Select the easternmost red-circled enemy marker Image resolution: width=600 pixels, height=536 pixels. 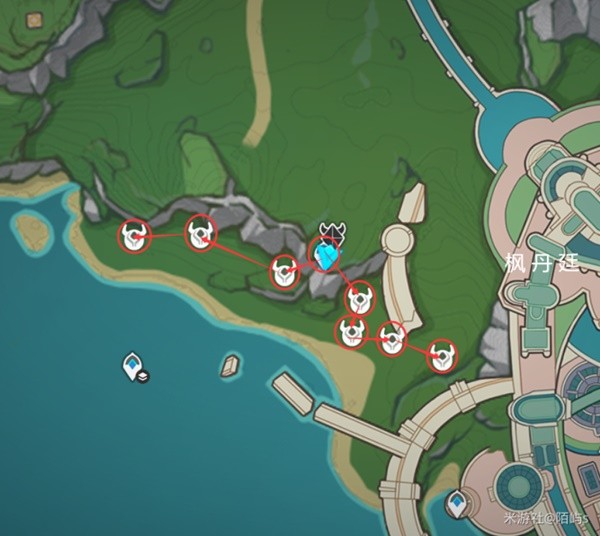pos(442,355)
